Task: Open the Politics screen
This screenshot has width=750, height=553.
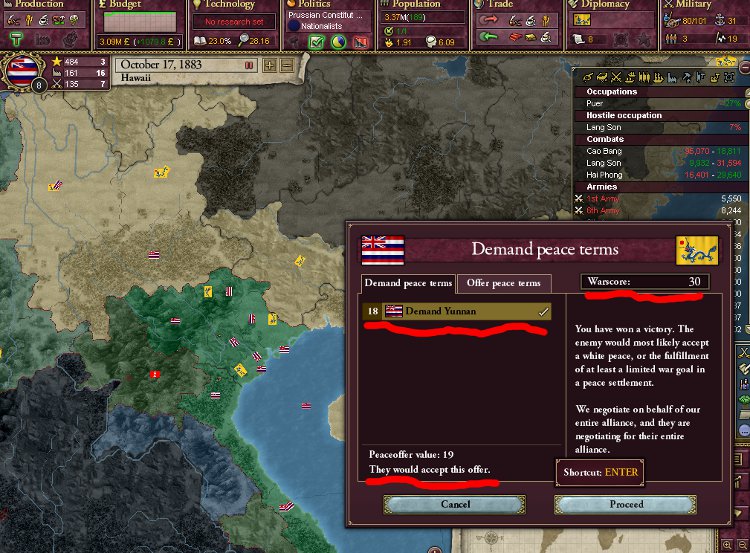Action: [315, 6]
